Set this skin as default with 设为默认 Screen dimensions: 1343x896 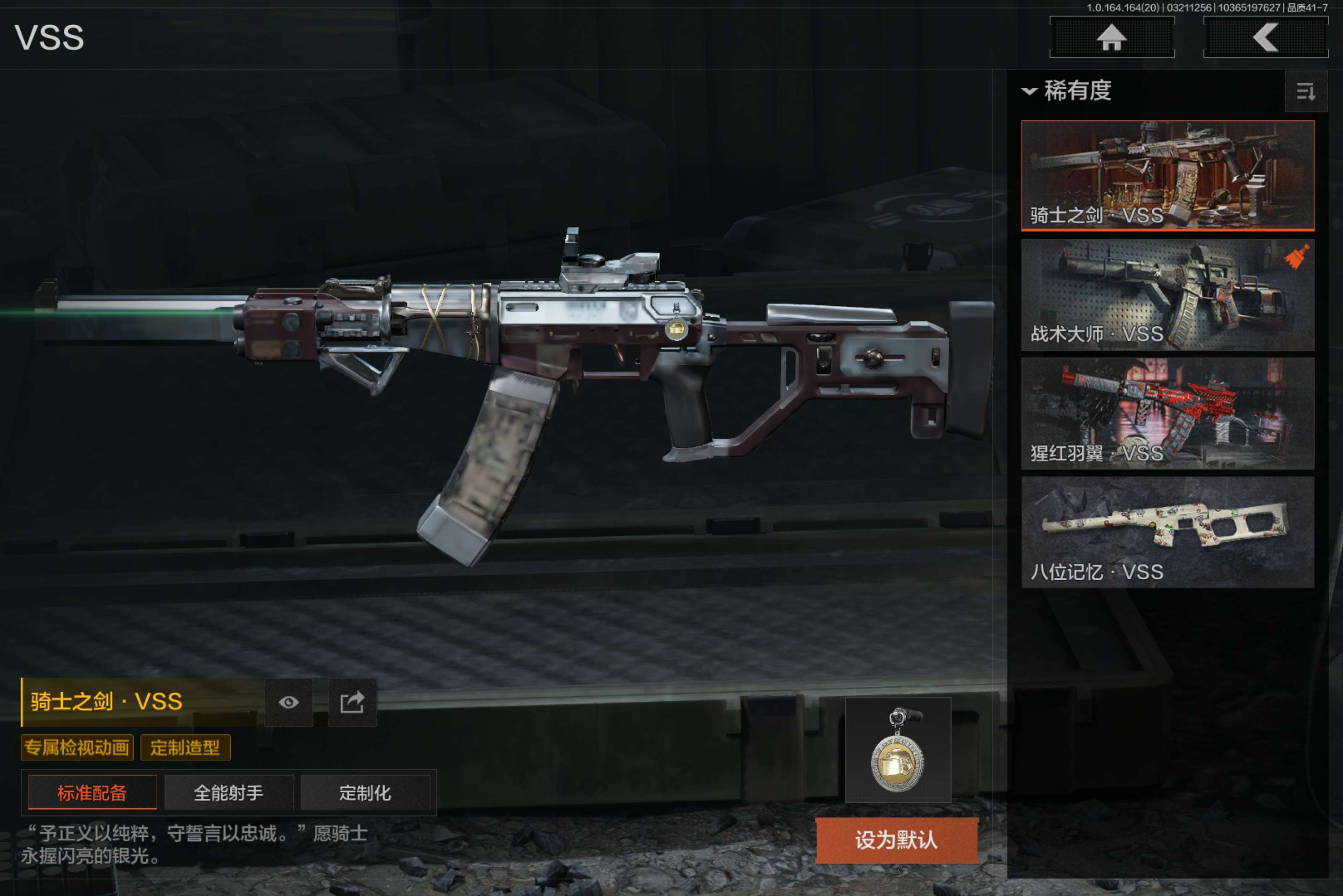click(896, 840)
